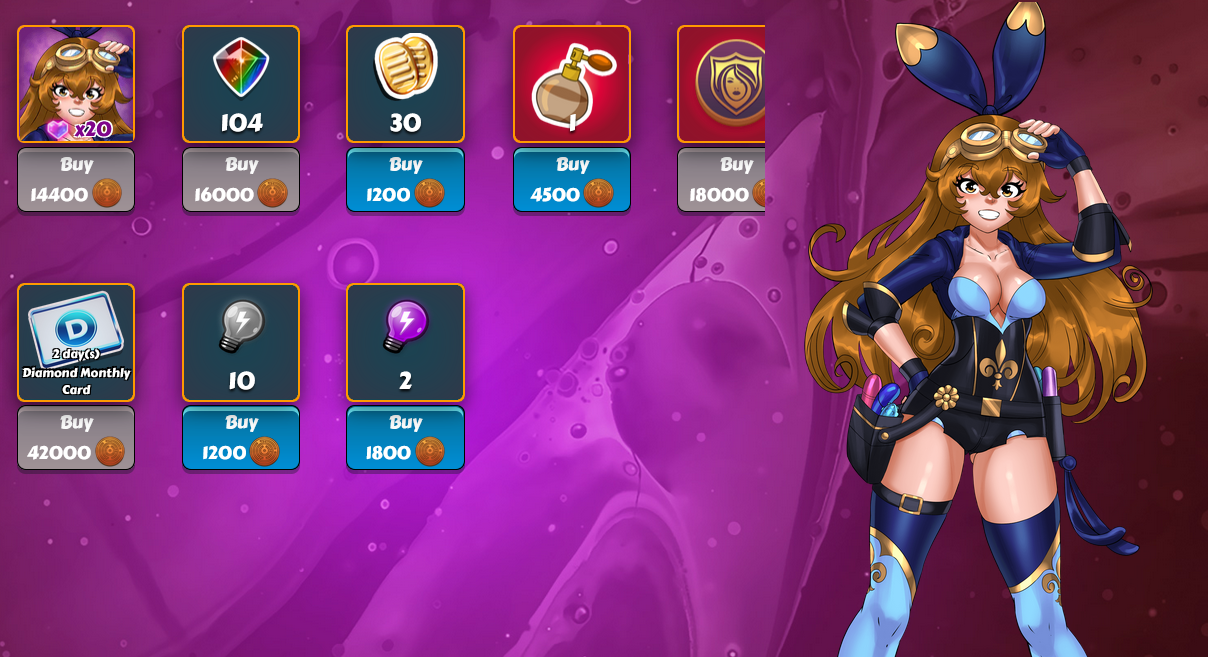Select the girl shards x20 item tile
The height and width of the screenshot is (657, 1208).
click(76, 84)
